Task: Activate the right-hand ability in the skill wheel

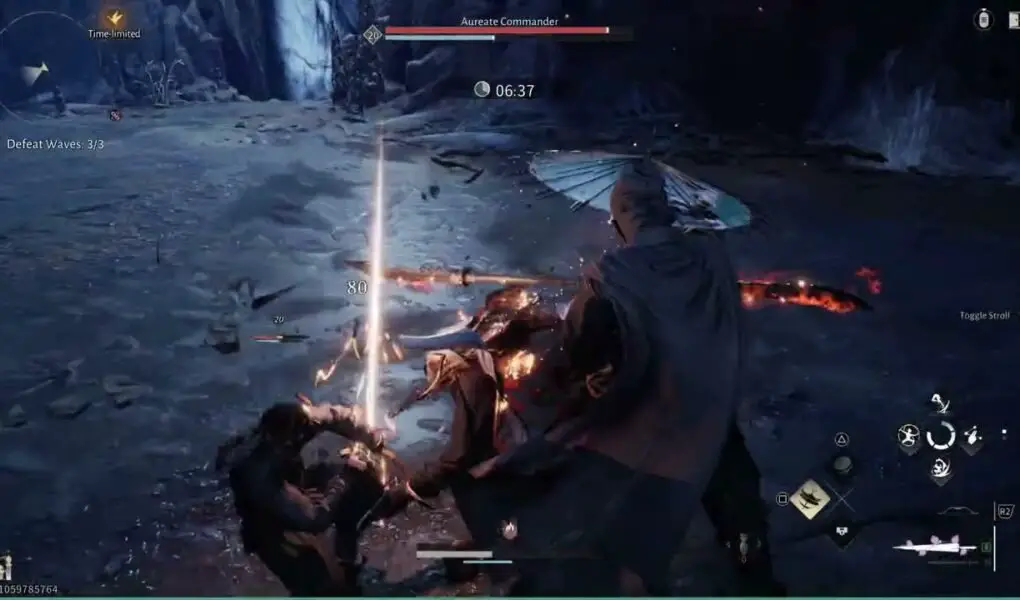Action: 972,436
